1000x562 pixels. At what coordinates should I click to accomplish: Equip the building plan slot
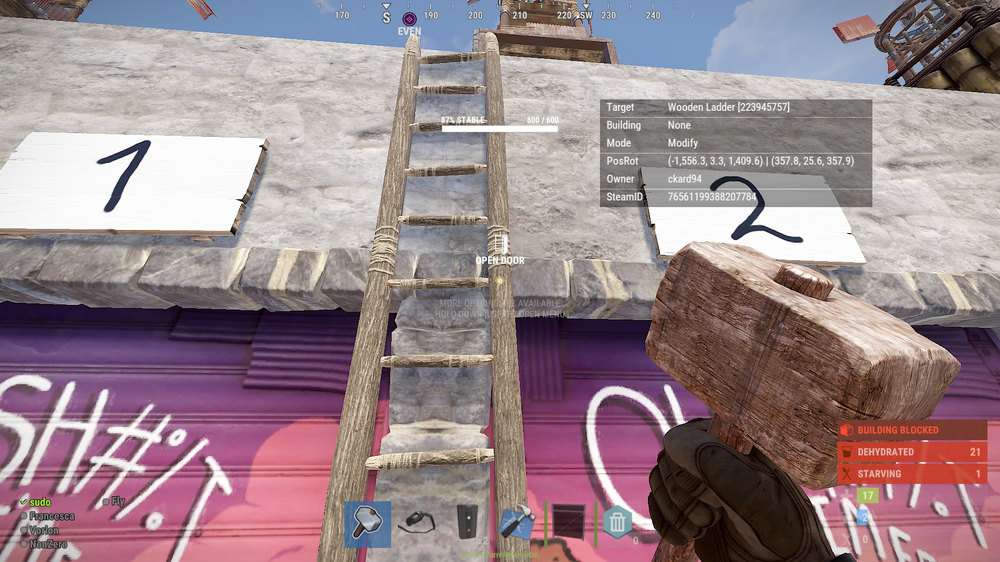(x=518, y=524)
